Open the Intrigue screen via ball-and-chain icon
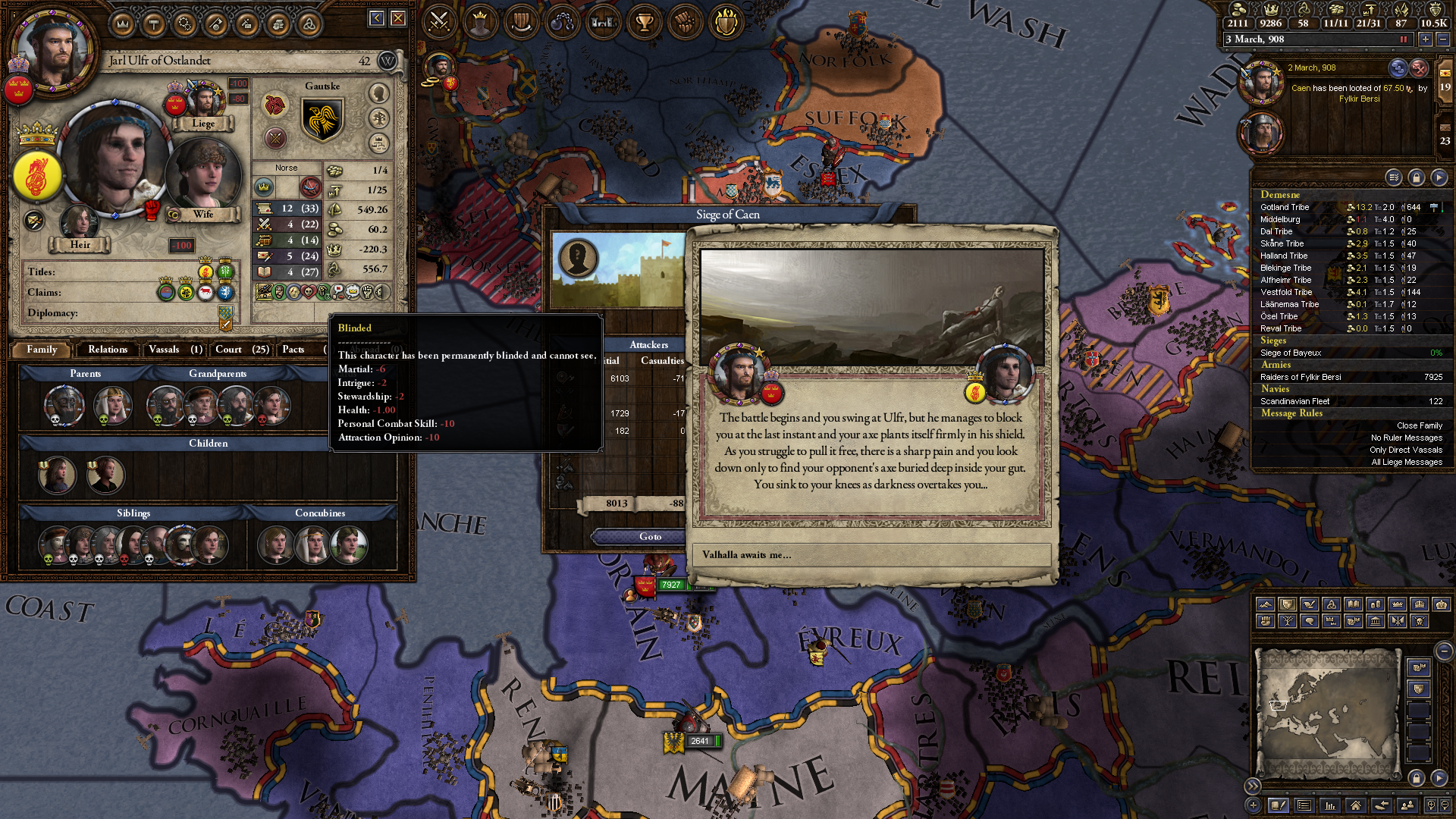Image resolution: width=1456 pixels, height=819 pixels. click(563, 22)
